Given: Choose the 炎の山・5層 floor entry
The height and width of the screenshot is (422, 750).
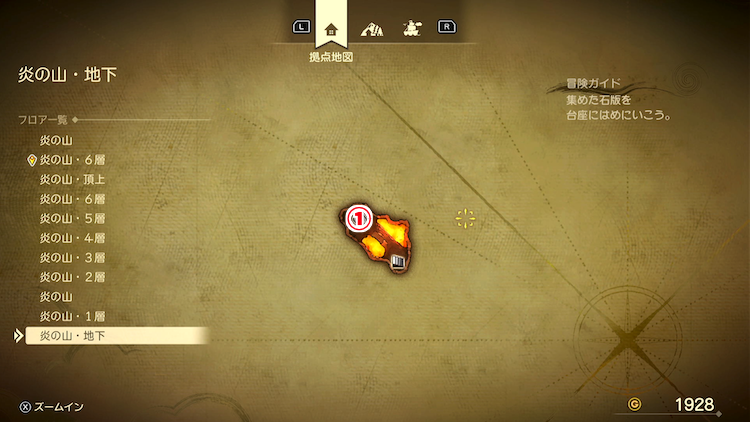Looking at the screenshot, I should (73, 218).
